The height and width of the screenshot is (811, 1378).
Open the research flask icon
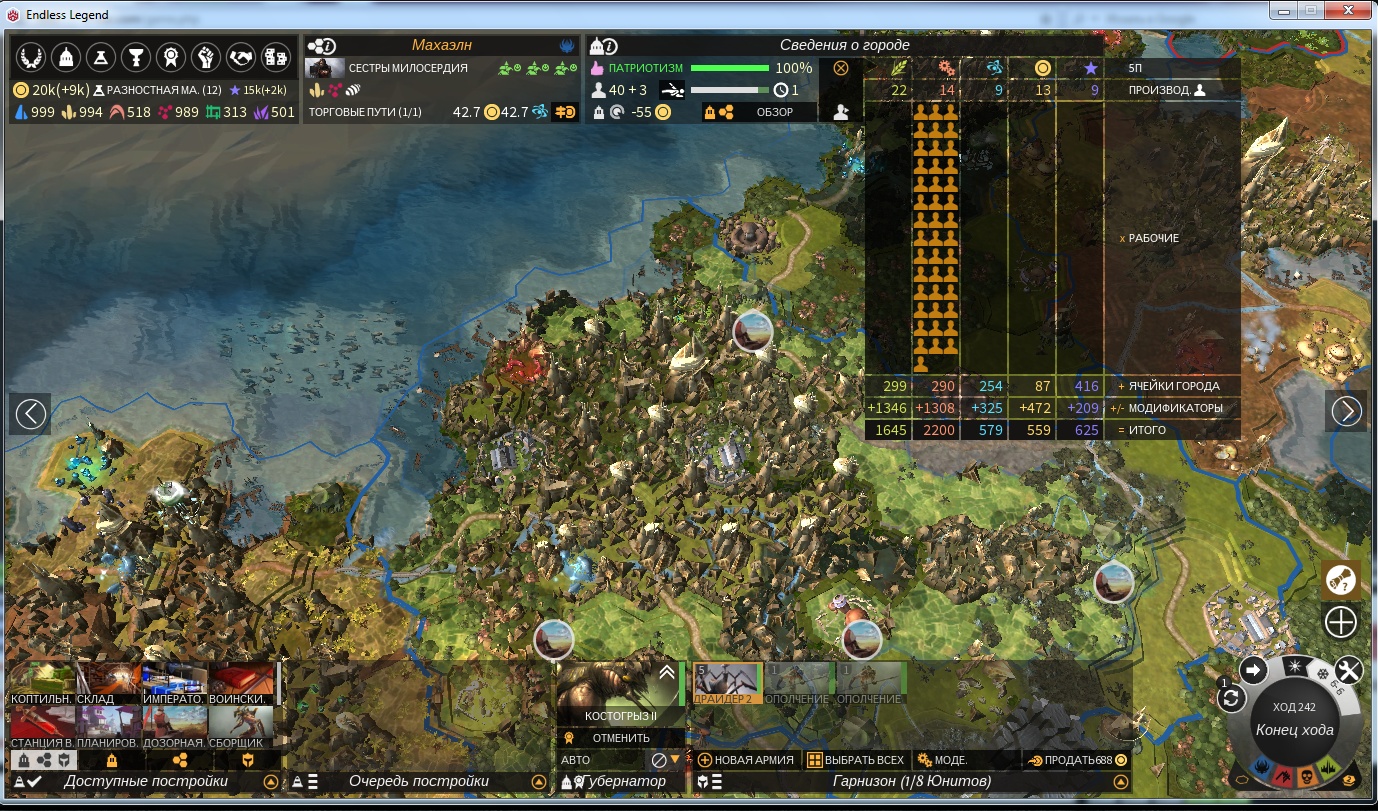(103, 58)
